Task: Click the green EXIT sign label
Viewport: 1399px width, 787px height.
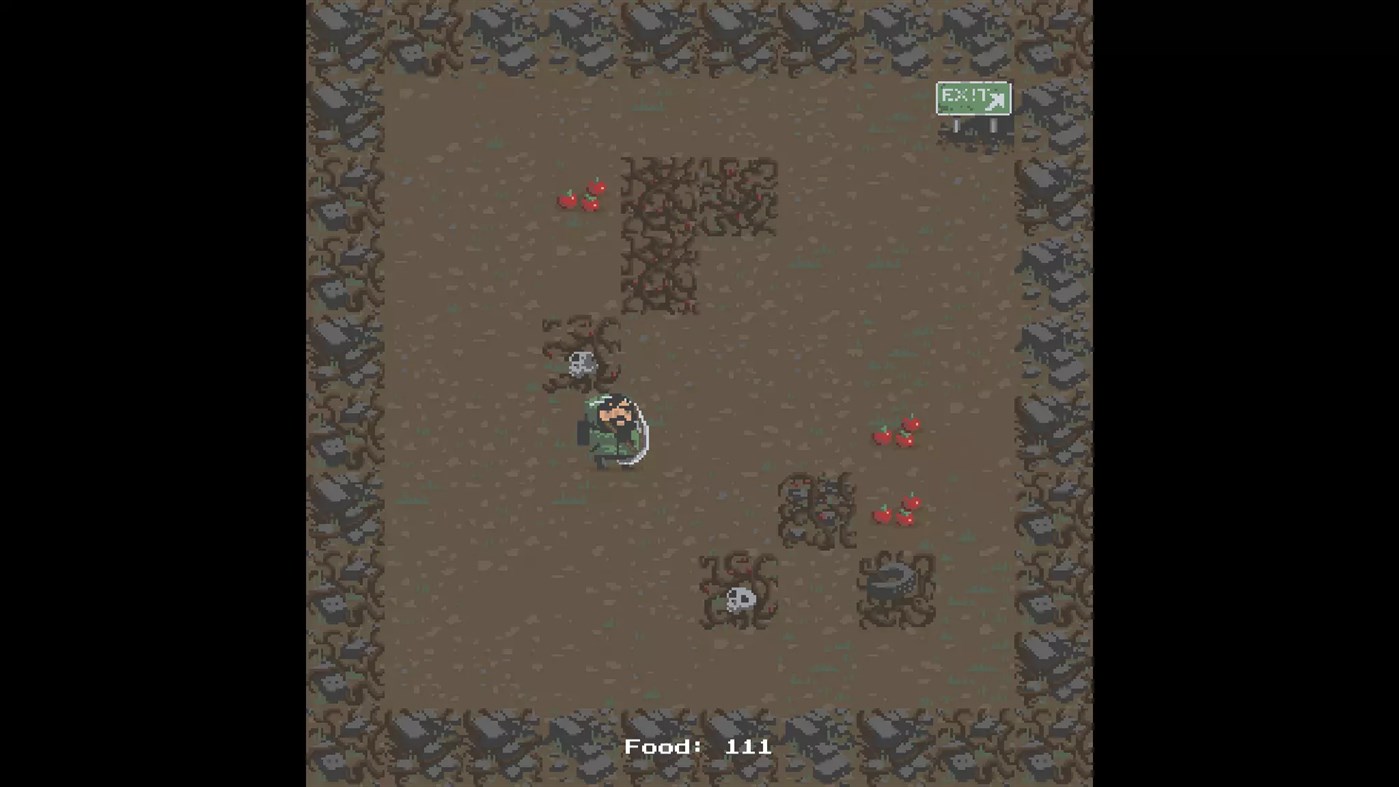Action: pos(963,95)
